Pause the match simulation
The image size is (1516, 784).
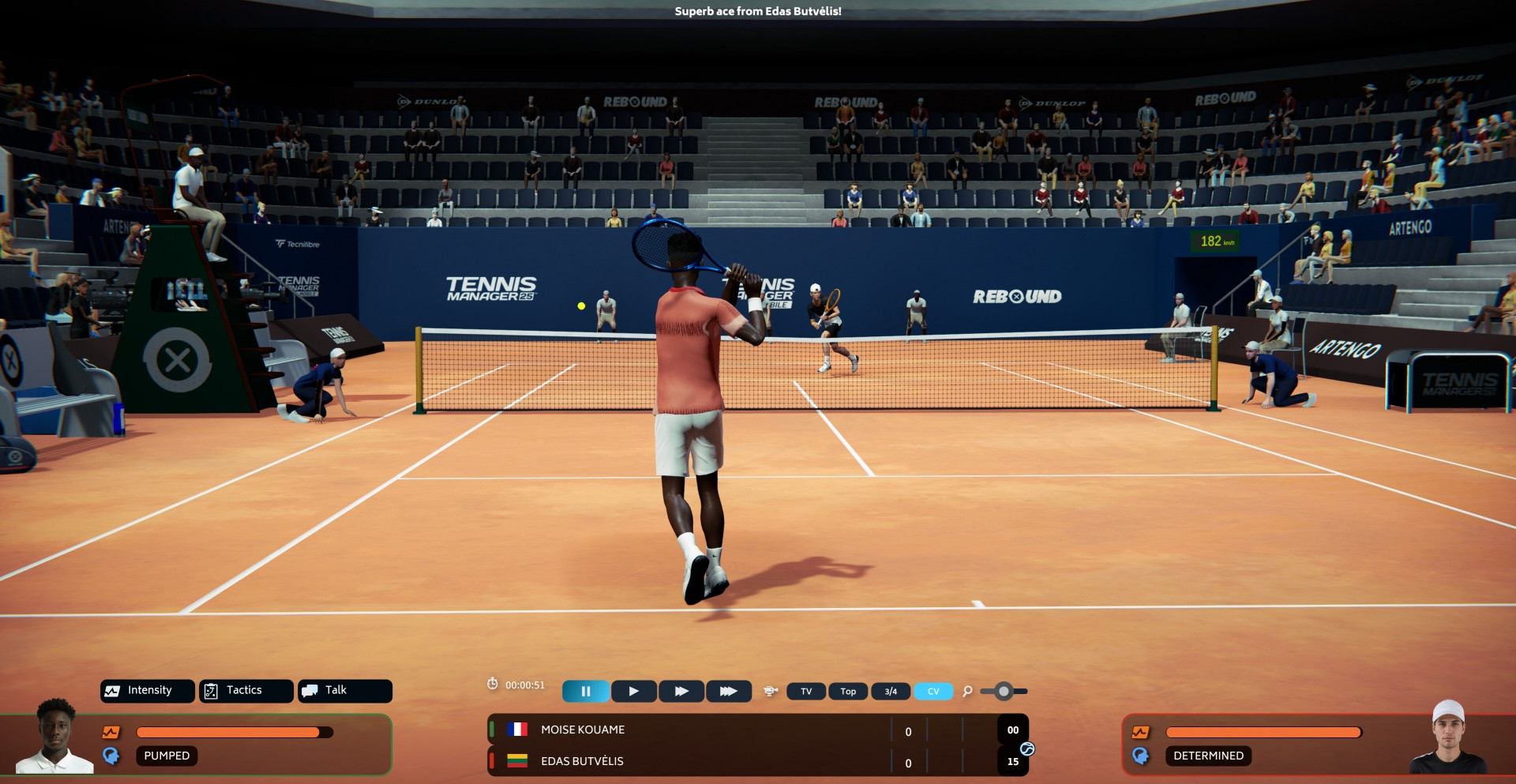[x=585, y=692]
